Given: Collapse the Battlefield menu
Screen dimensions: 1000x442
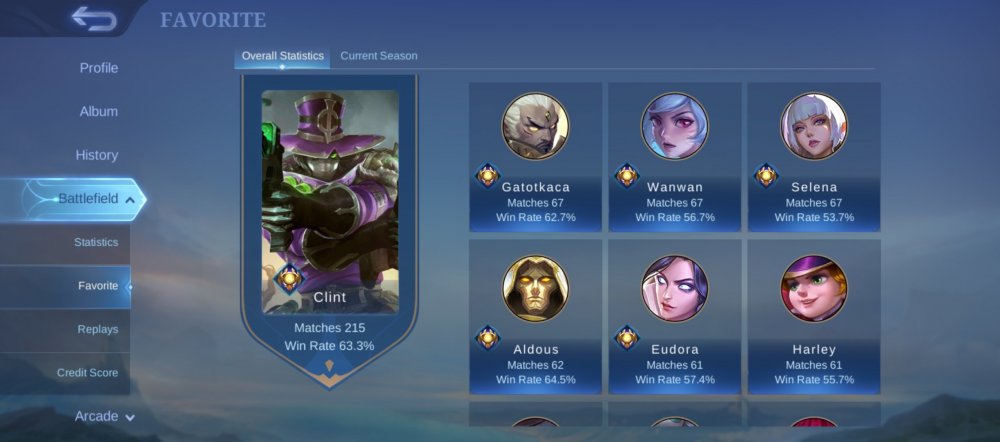Looking at the screenshot, I should pyautogui.click(x=88, y=199).
